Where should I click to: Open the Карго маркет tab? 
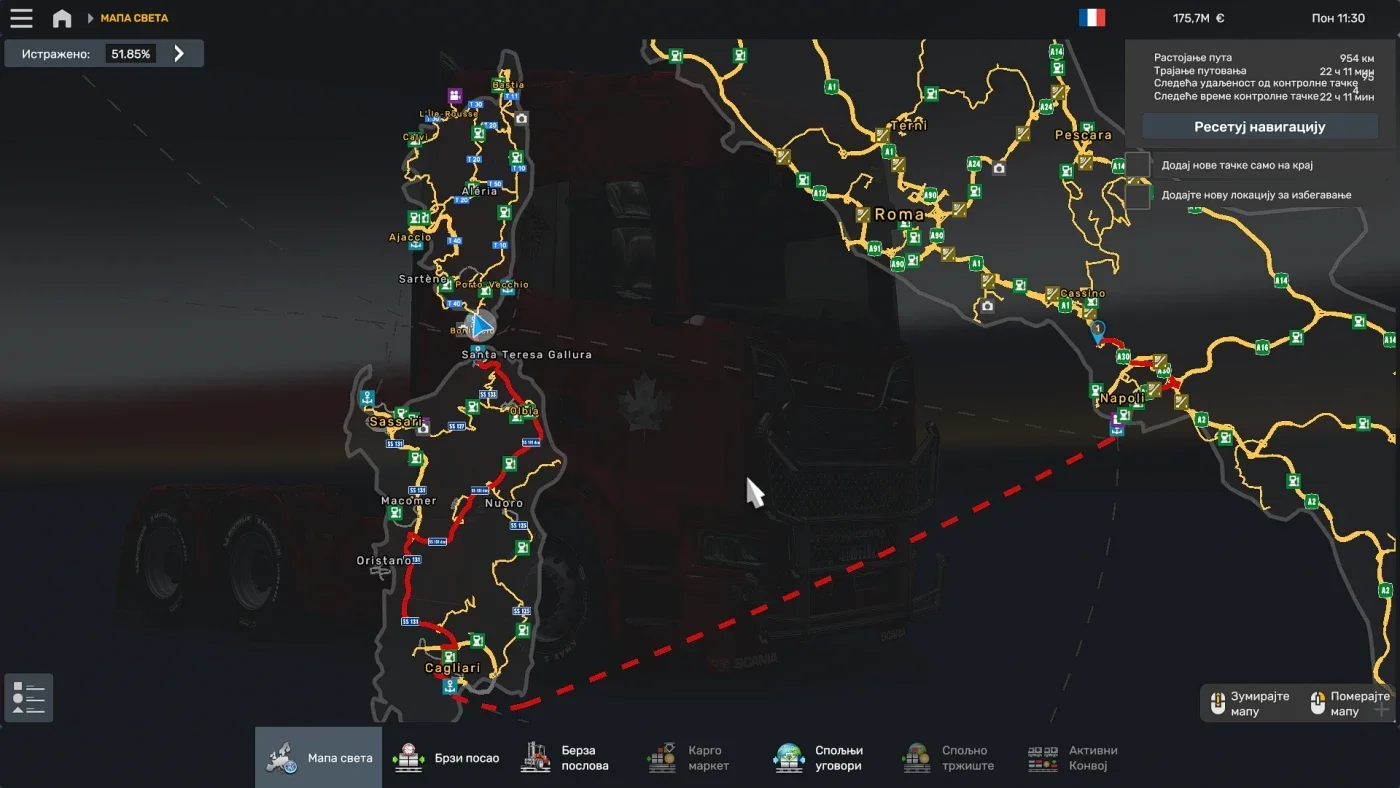[x=688, y=758]
